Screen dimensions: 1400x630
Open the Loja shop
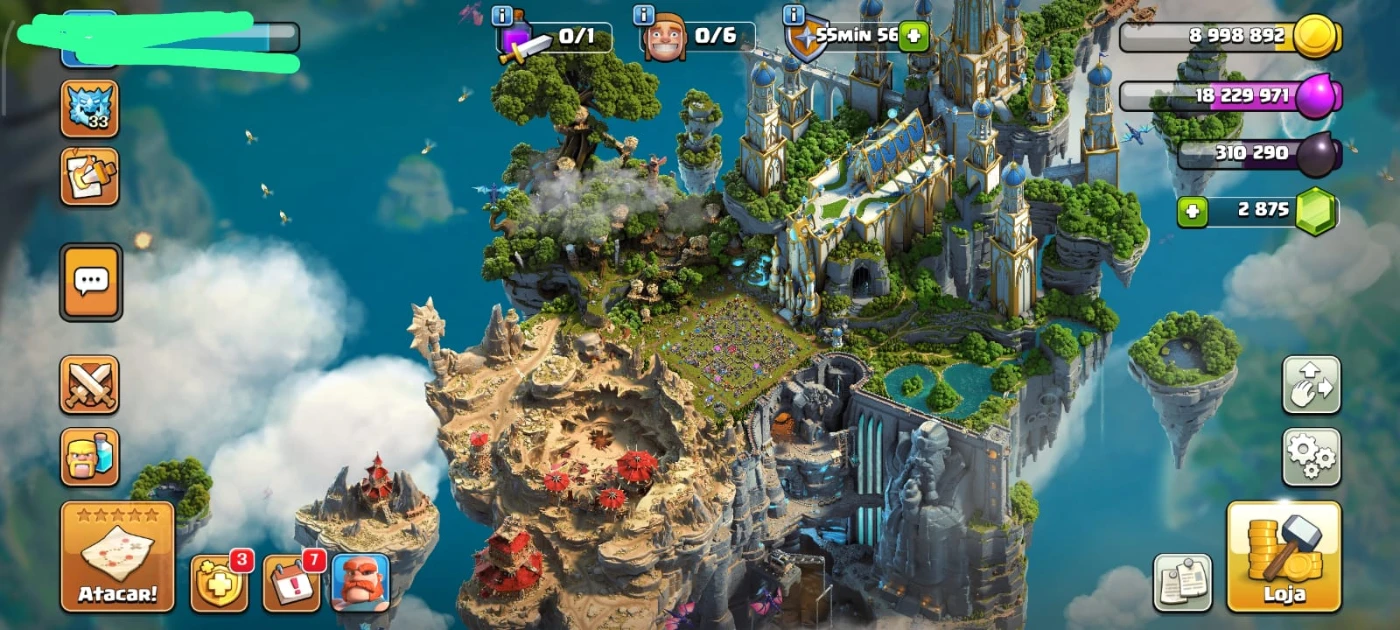[1283, 556]
